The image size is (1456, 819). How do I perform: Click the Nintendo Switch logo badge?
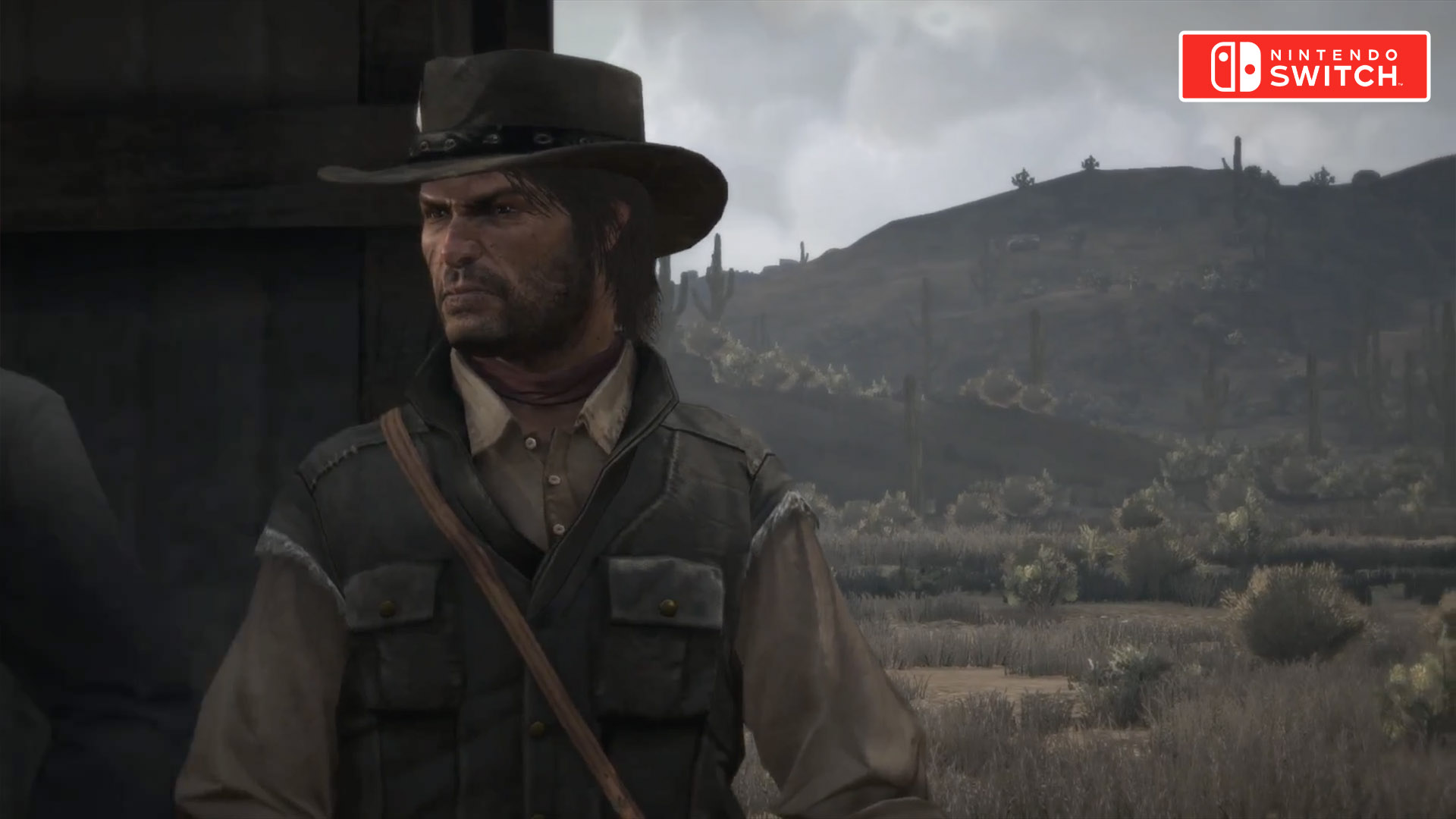click(1304, 67)
